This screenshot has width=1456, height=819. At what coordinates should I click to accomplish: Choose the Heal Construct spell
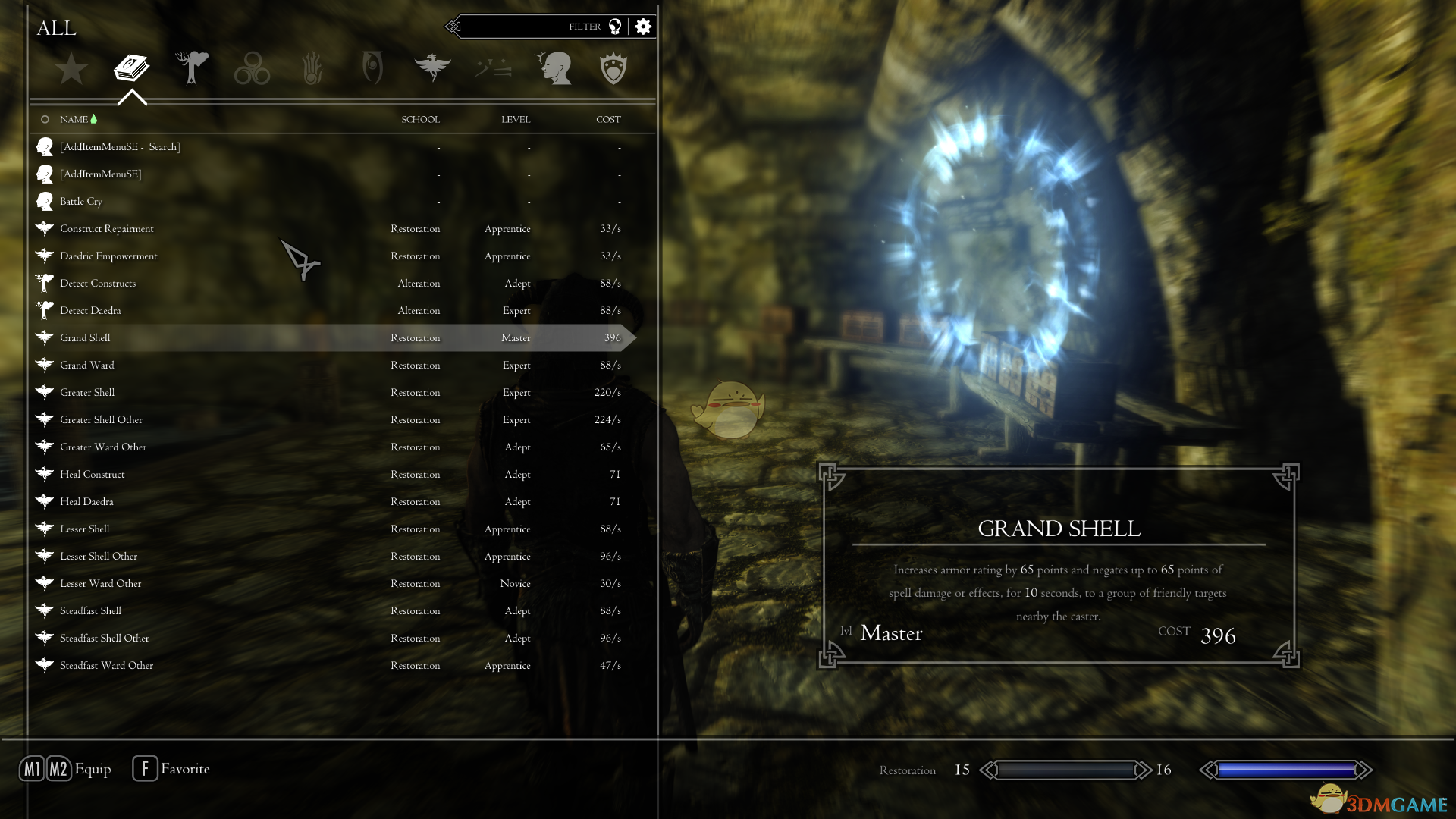[93, 474]
